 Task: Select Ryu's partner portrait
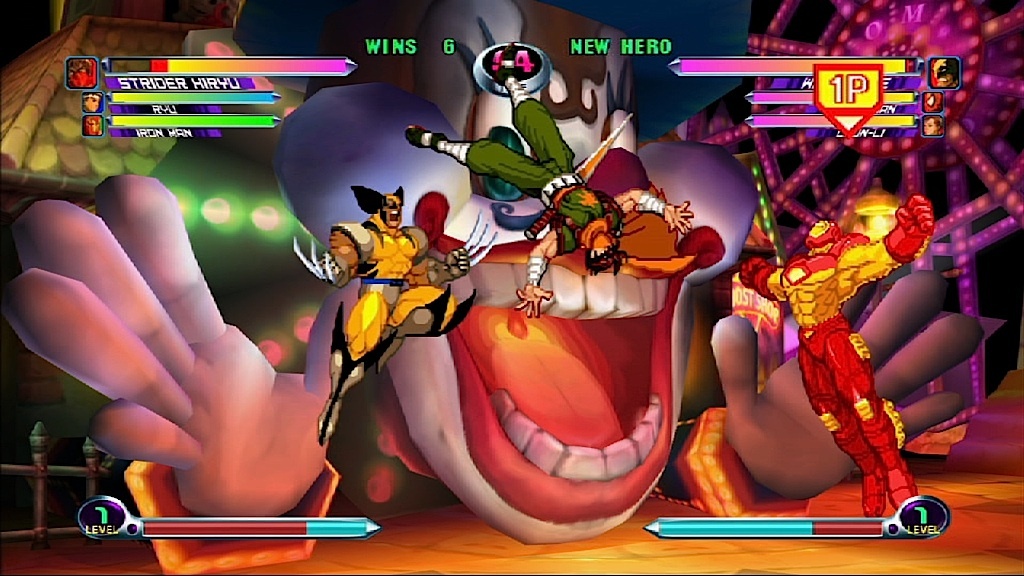tap(92, 102)
